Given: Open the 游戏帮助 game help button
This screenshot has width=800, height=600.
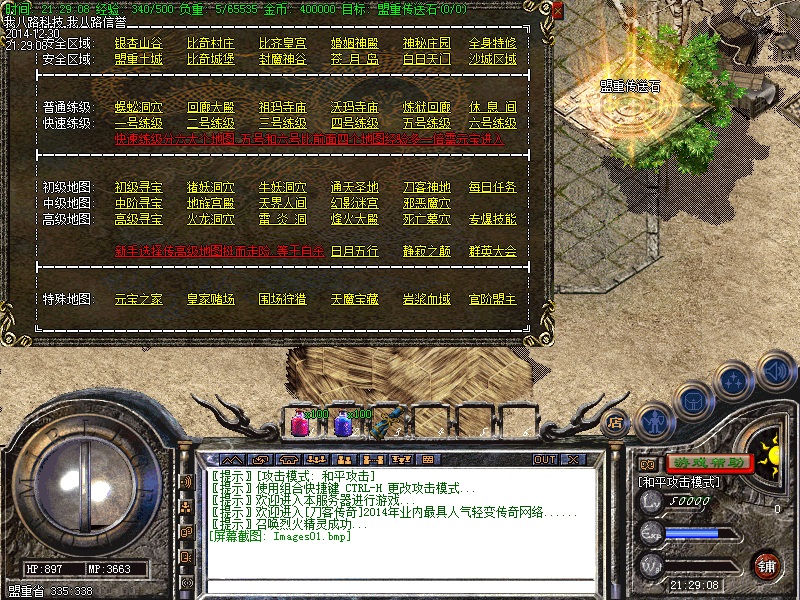Looking at the screenshot, I should [708, 463].
